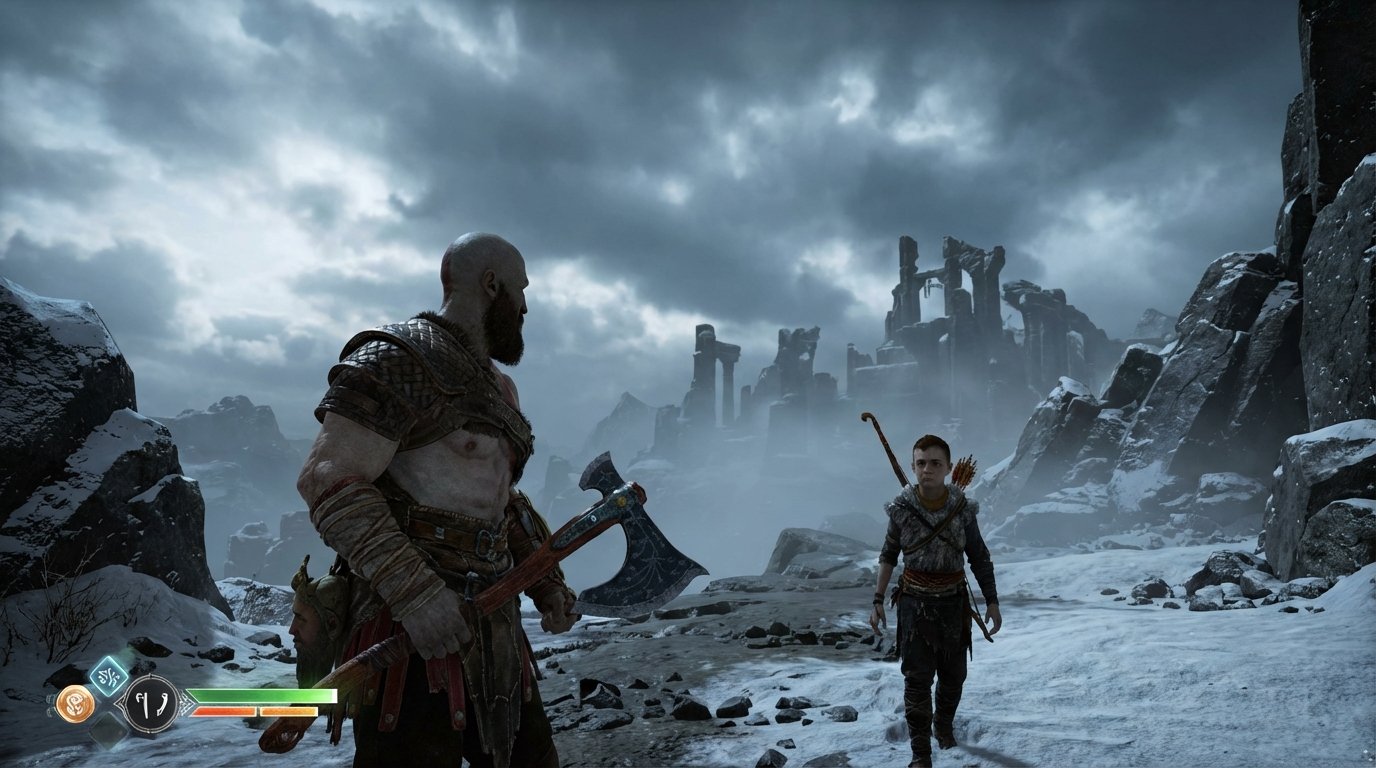Select the orange circular rune talisman icon
This screenshot has height=768, width=1376.
tap(77, 701)
